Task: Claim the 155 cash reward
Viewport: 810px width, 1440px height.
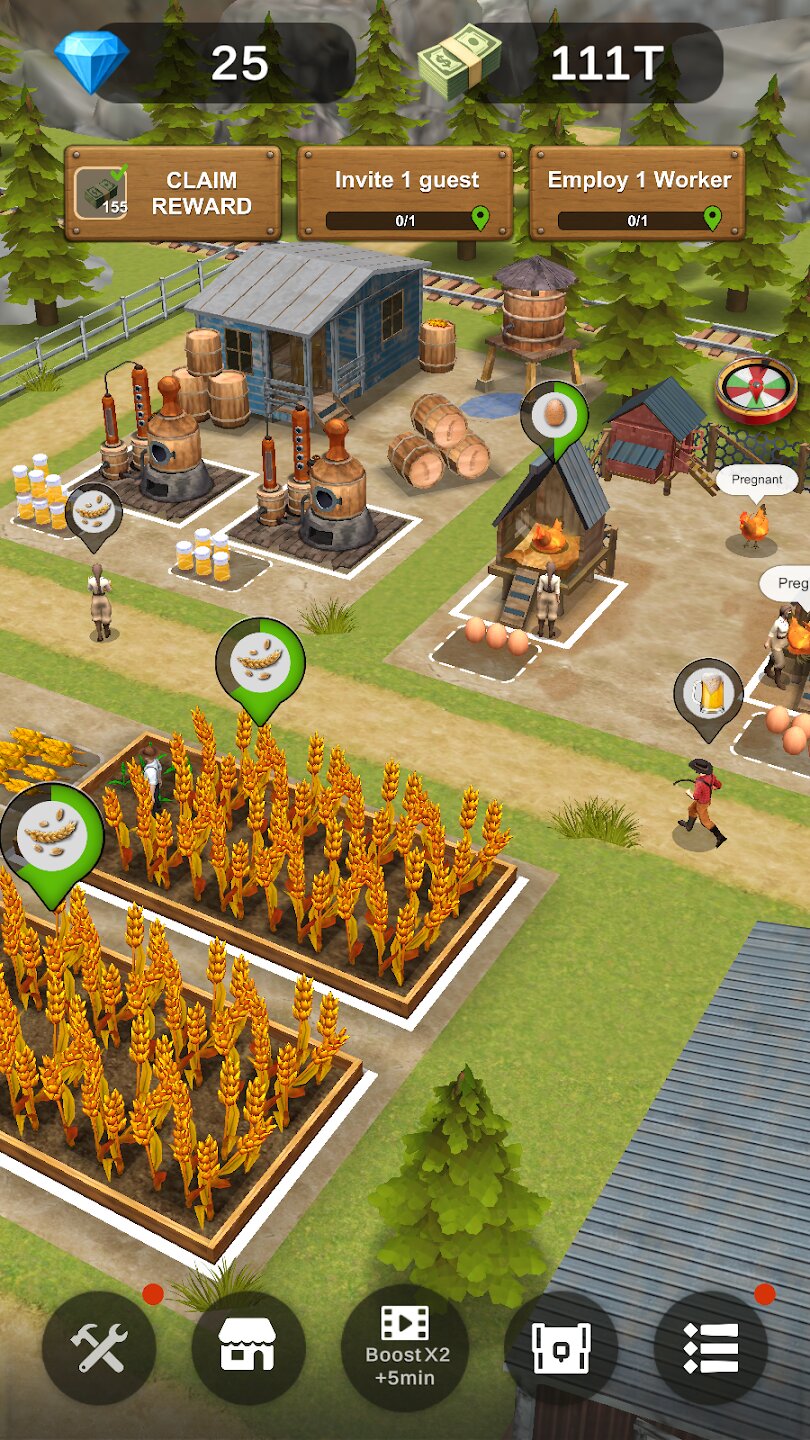Action: point(172,193)
